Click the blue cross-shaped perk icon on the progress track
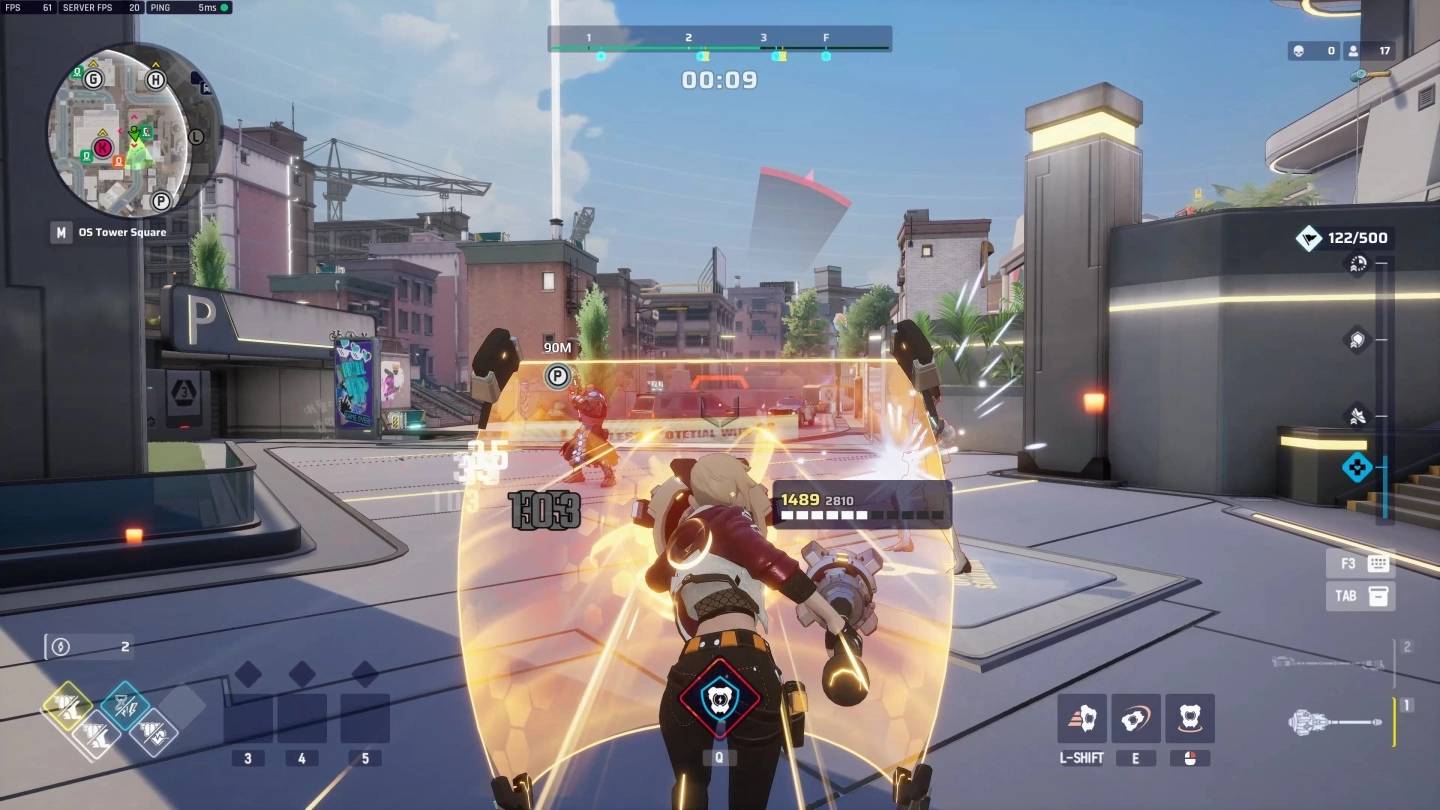Screen dimensions: 1440x810 1357,467
